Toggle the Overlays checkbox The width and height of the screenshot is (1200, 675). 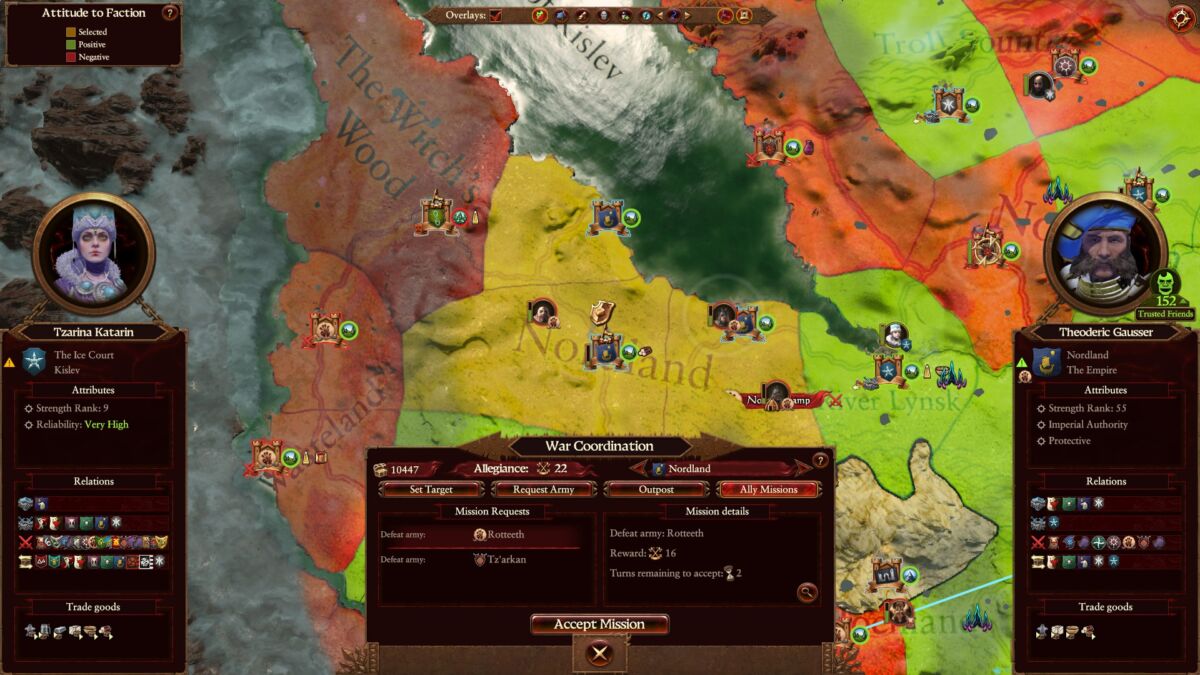pyautogui.click(x=497, y=15)
